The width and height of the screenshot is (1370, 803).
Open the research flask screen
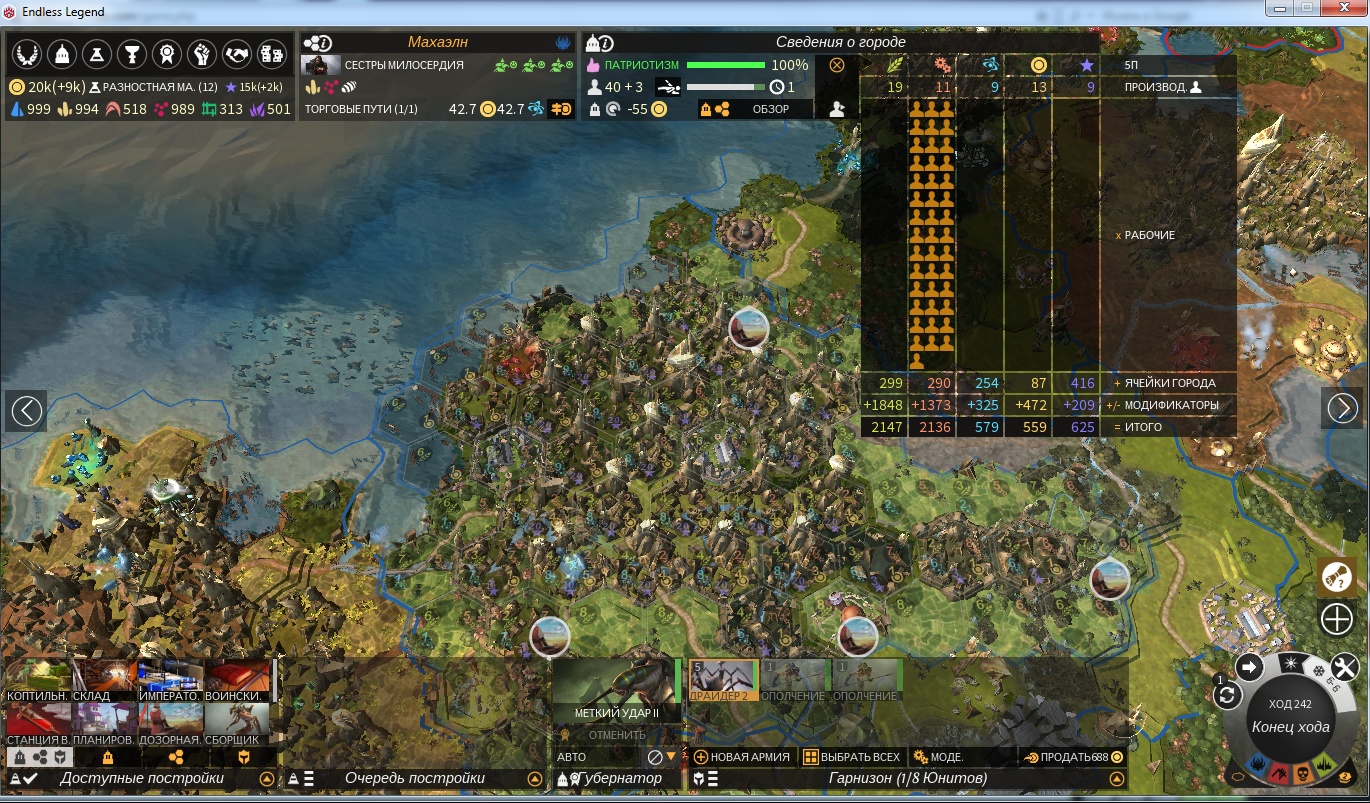coord(96,53)
